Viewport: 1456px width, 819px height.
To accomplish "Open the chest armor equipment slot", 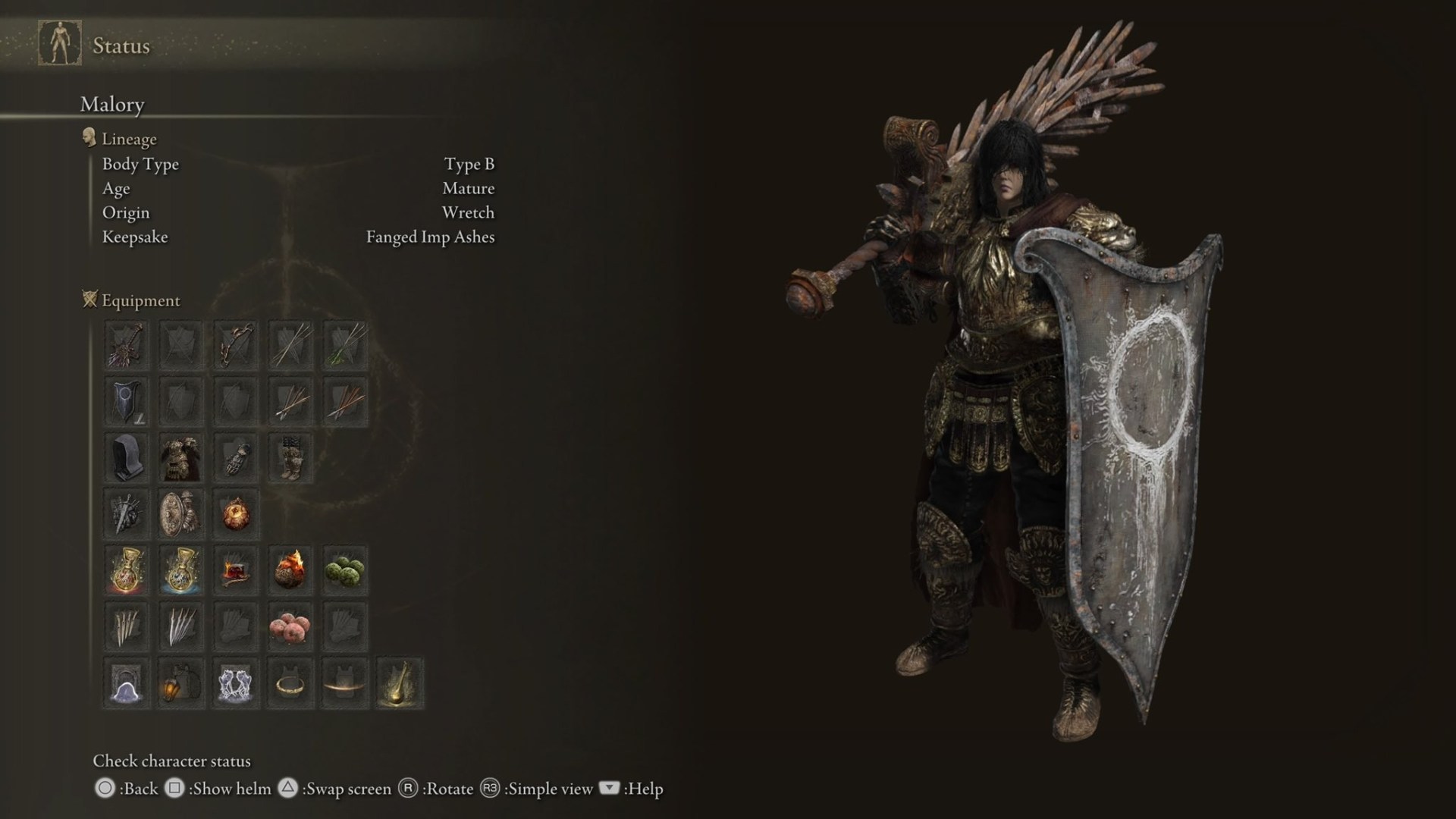I will pyautogui.click(x=180, y=457).
